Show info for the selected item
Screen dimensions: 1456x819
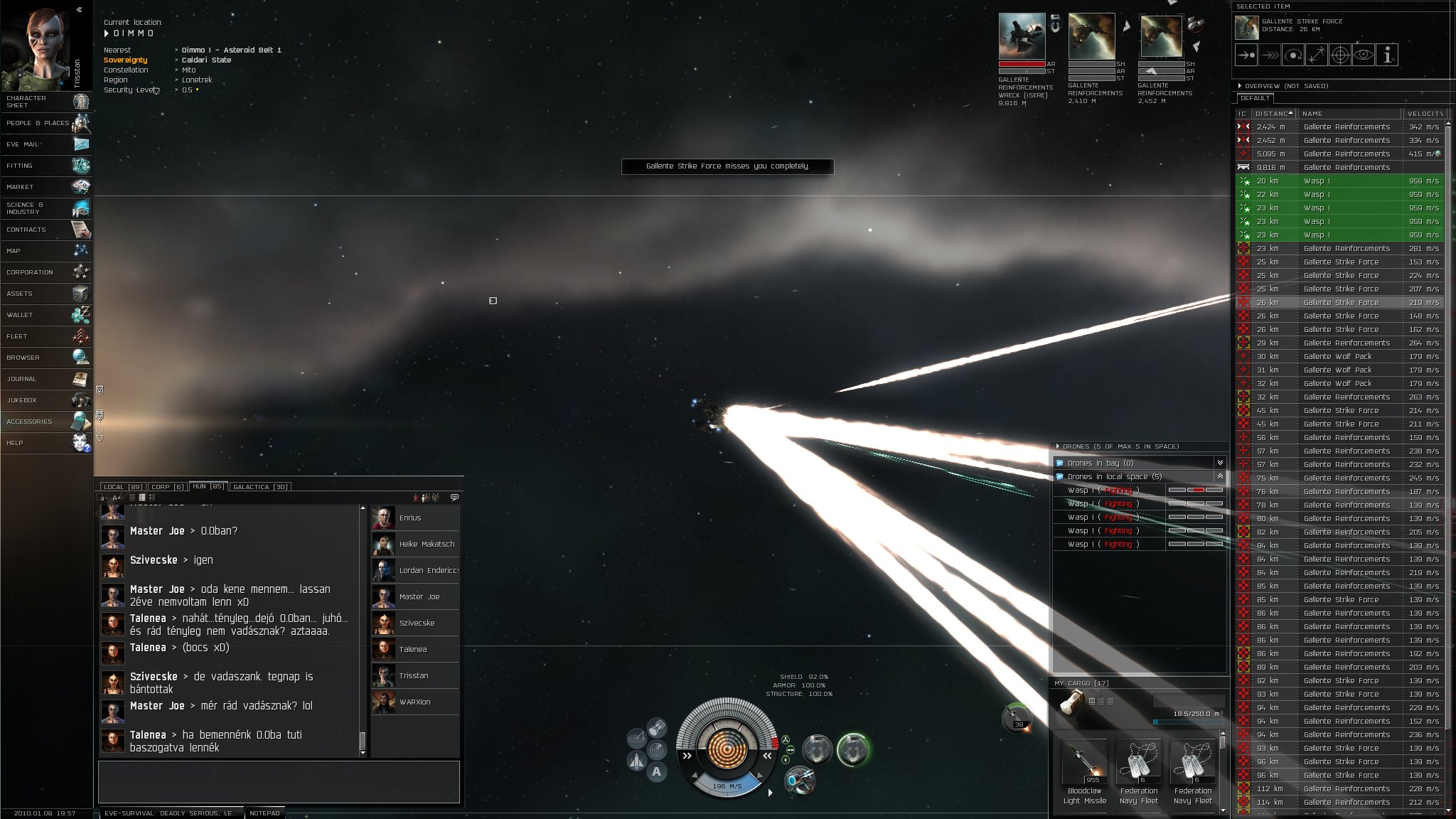[x=1387, y=55]
